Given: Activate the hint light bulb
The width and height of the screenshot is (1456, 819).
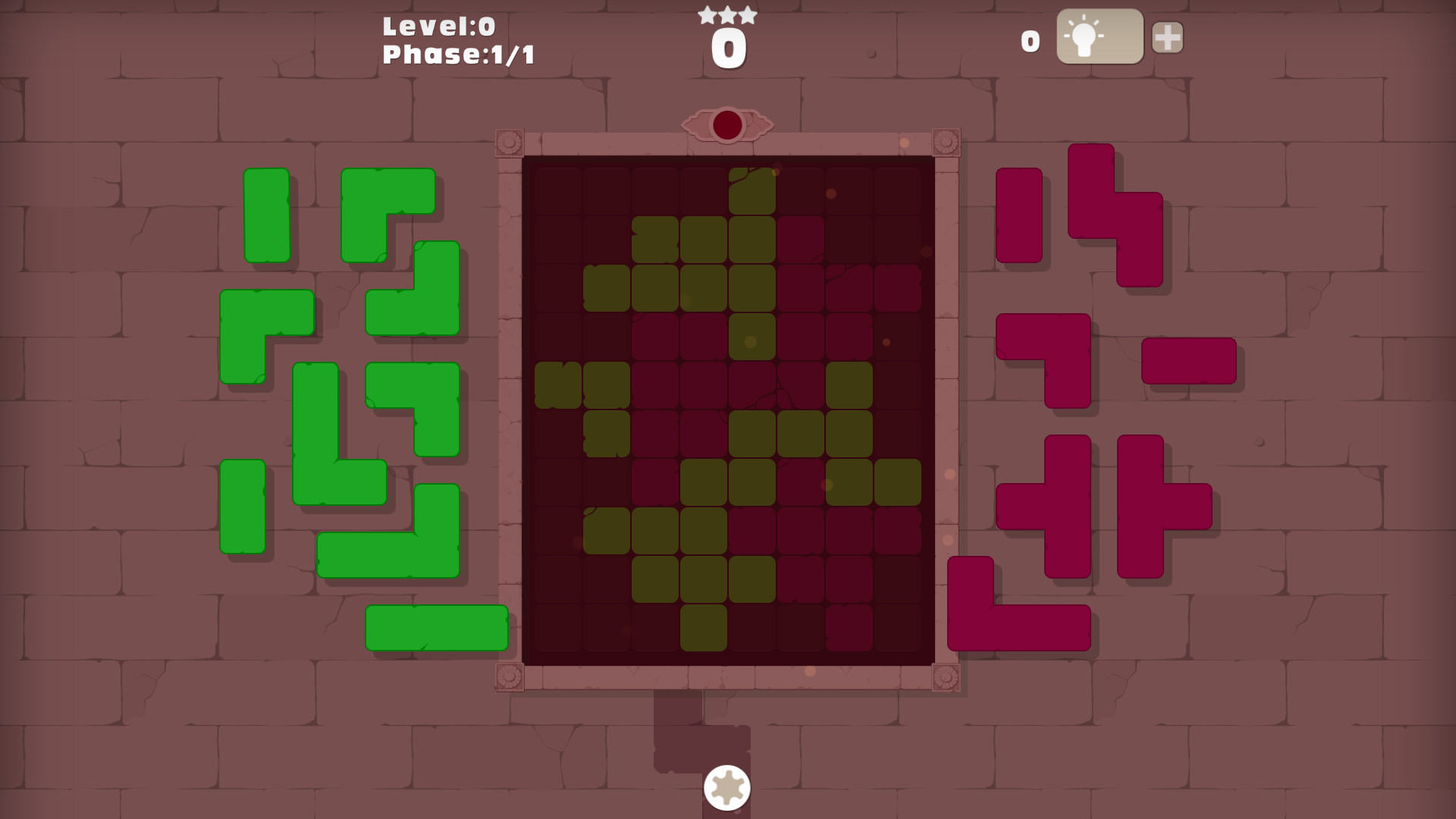Looking at the screenshot, I should click(1100, 37).
